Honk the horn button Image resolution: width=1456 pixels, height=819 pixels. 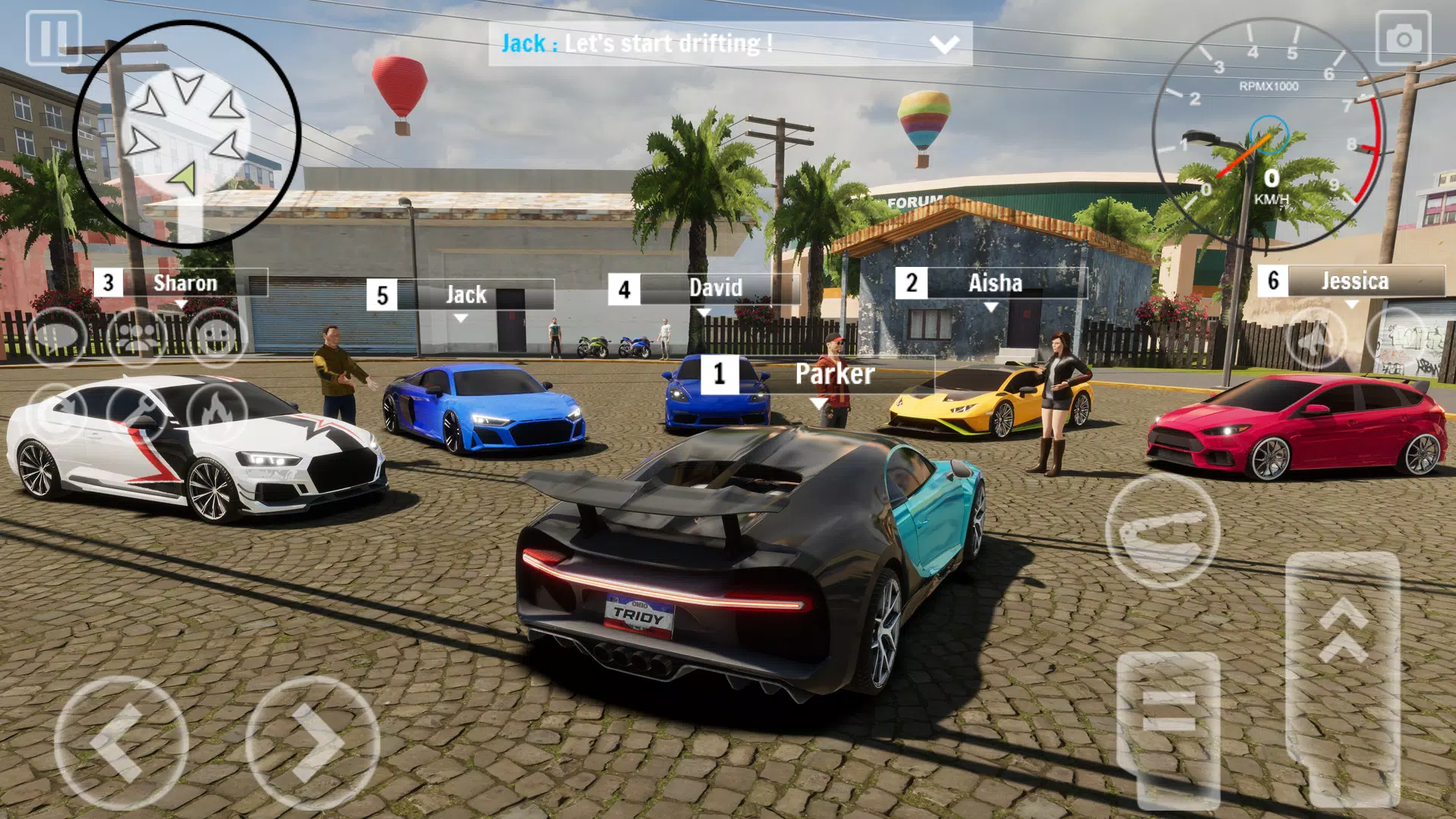tap(1316, 339)
